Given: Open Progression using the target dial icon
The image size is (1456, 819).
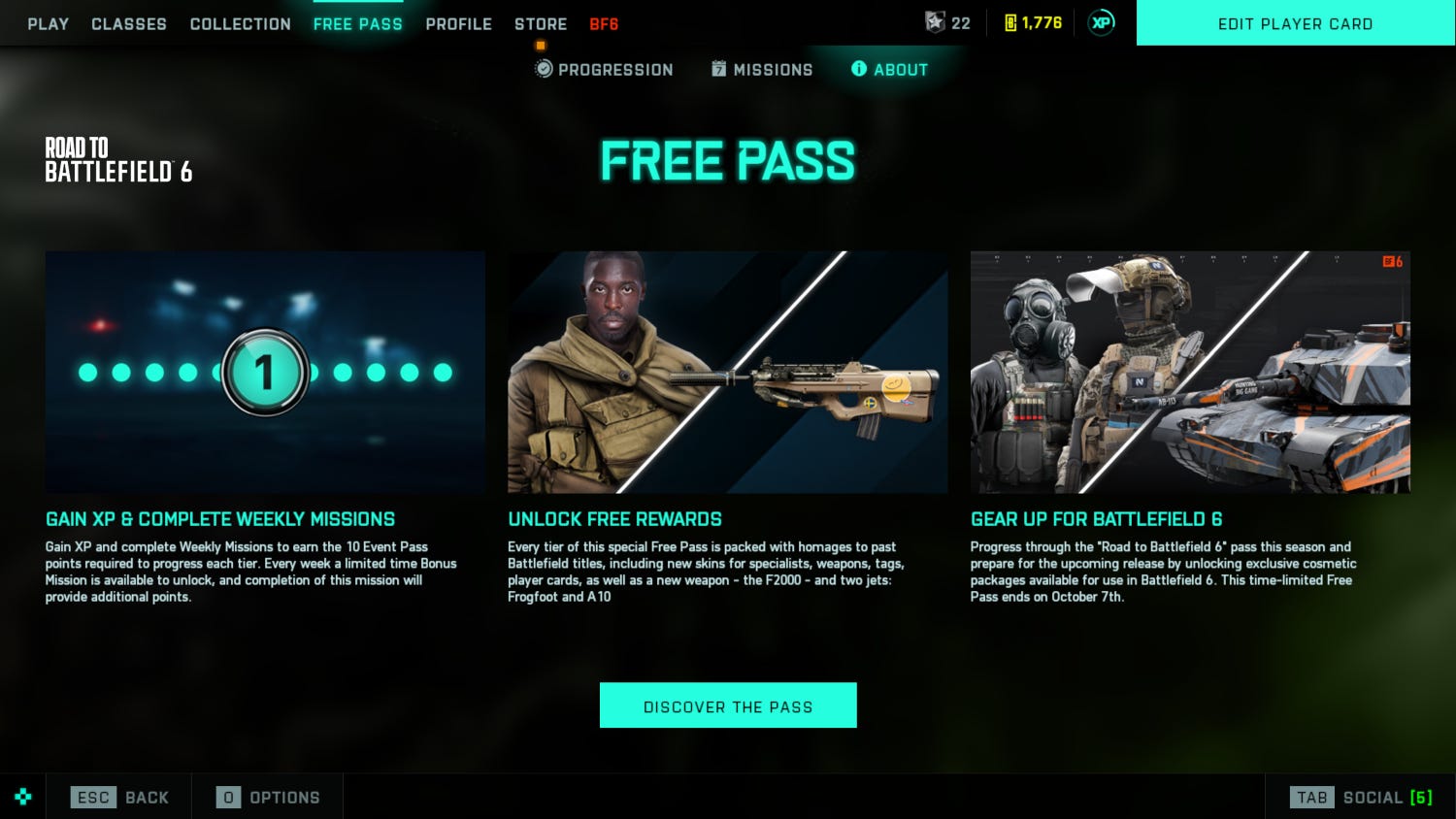Looking at the screenshot, I should (x=542, y=69).
